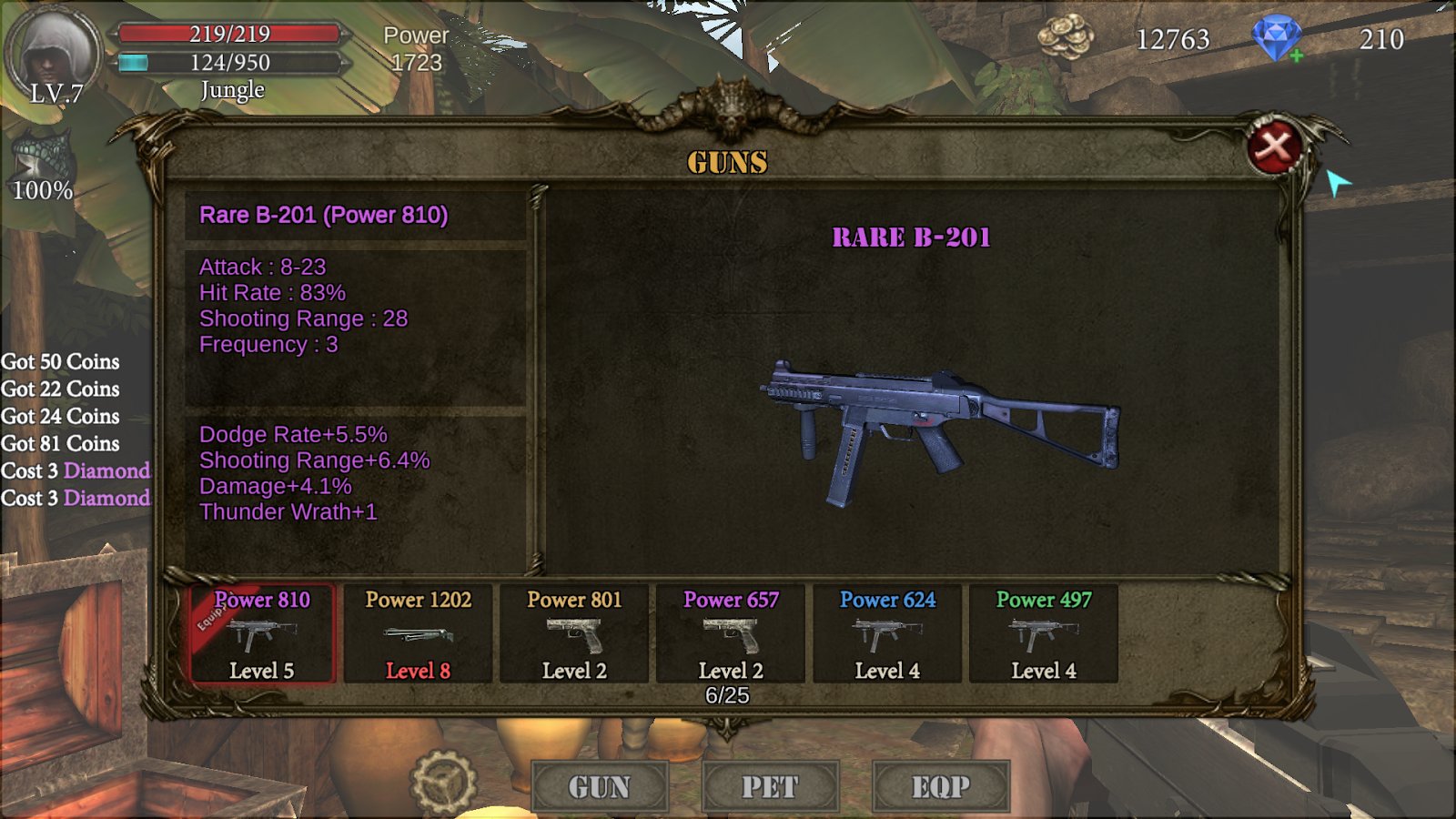
Task: Add diamonds via the blue gem icon
Action: tap(1277, 39)
